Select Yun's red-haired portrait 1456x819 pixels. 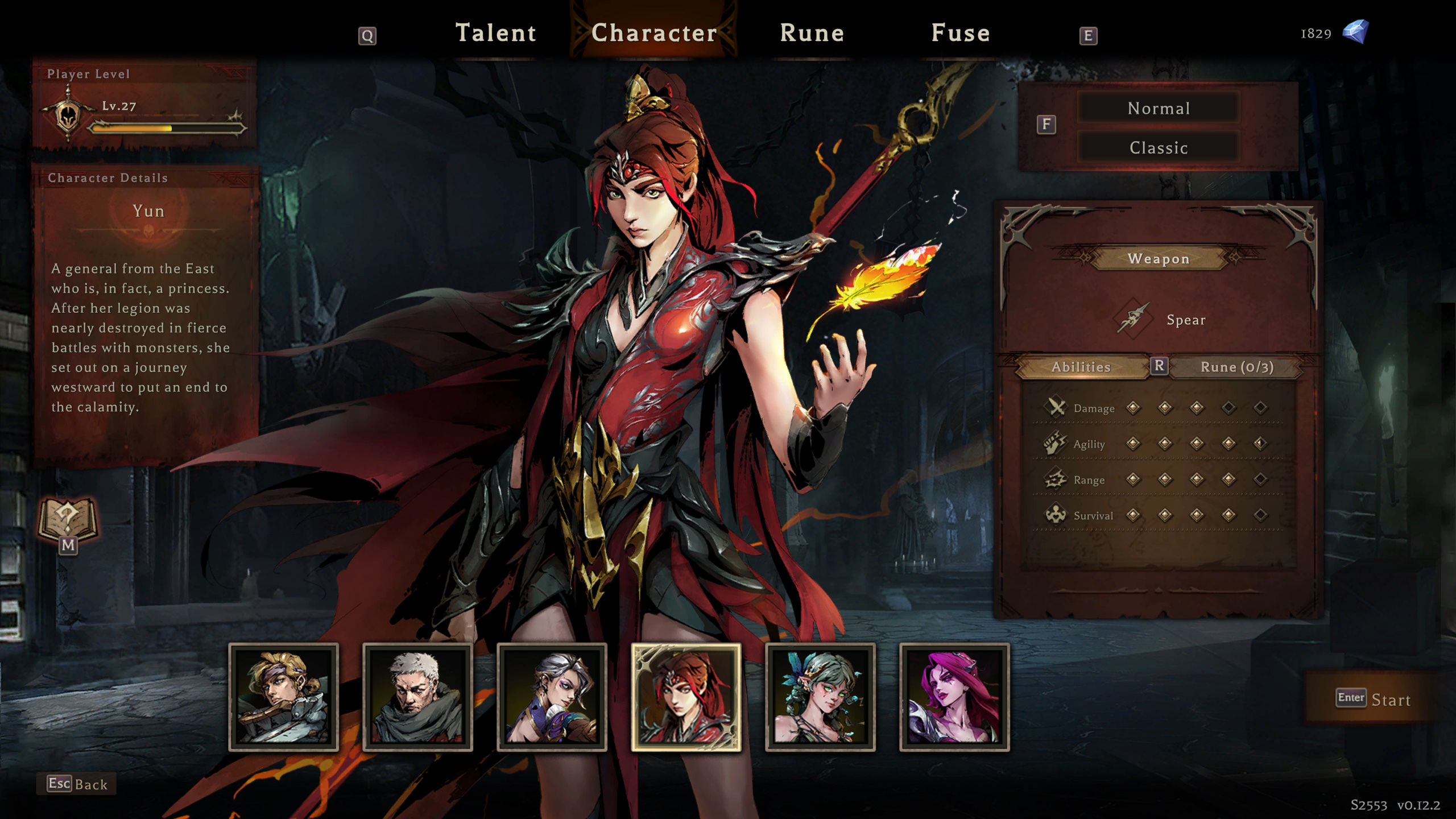click(686, 697)
